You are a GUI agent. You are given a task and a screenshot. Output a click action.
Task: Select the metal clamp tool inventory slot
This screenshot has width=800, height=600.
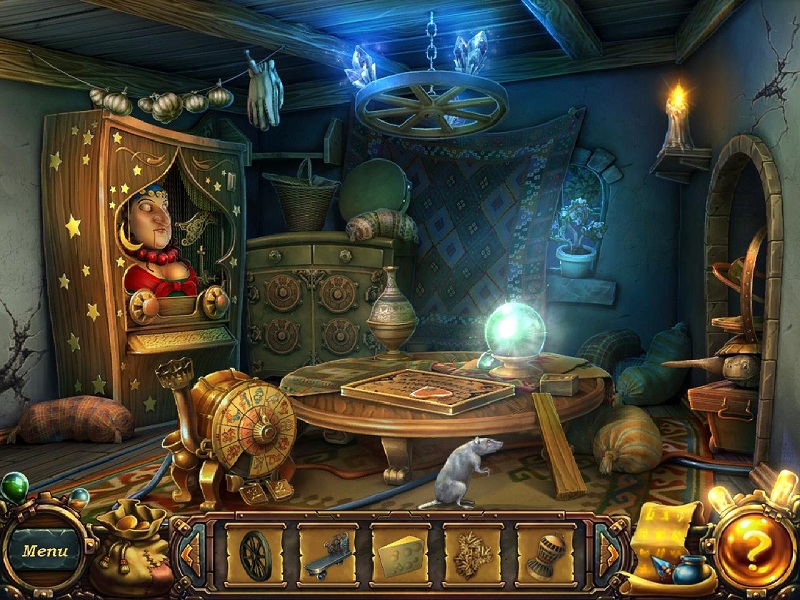(327, 553)
